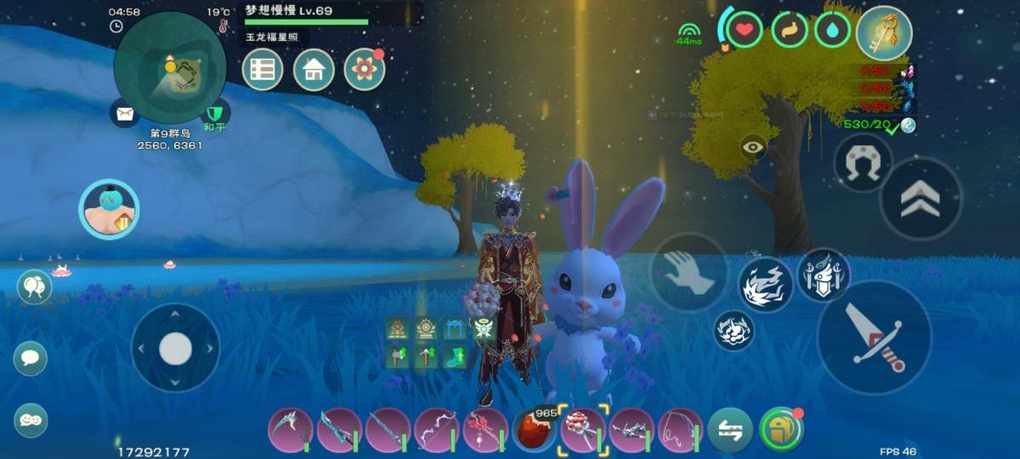Open the flower event icon

coord(364,69)
